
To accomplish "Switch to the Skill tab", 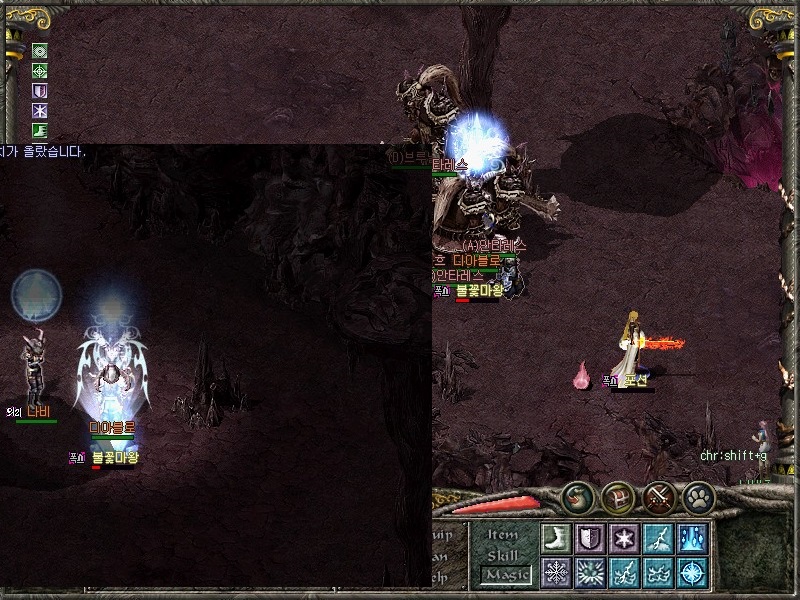I will (x=503, y=555).
